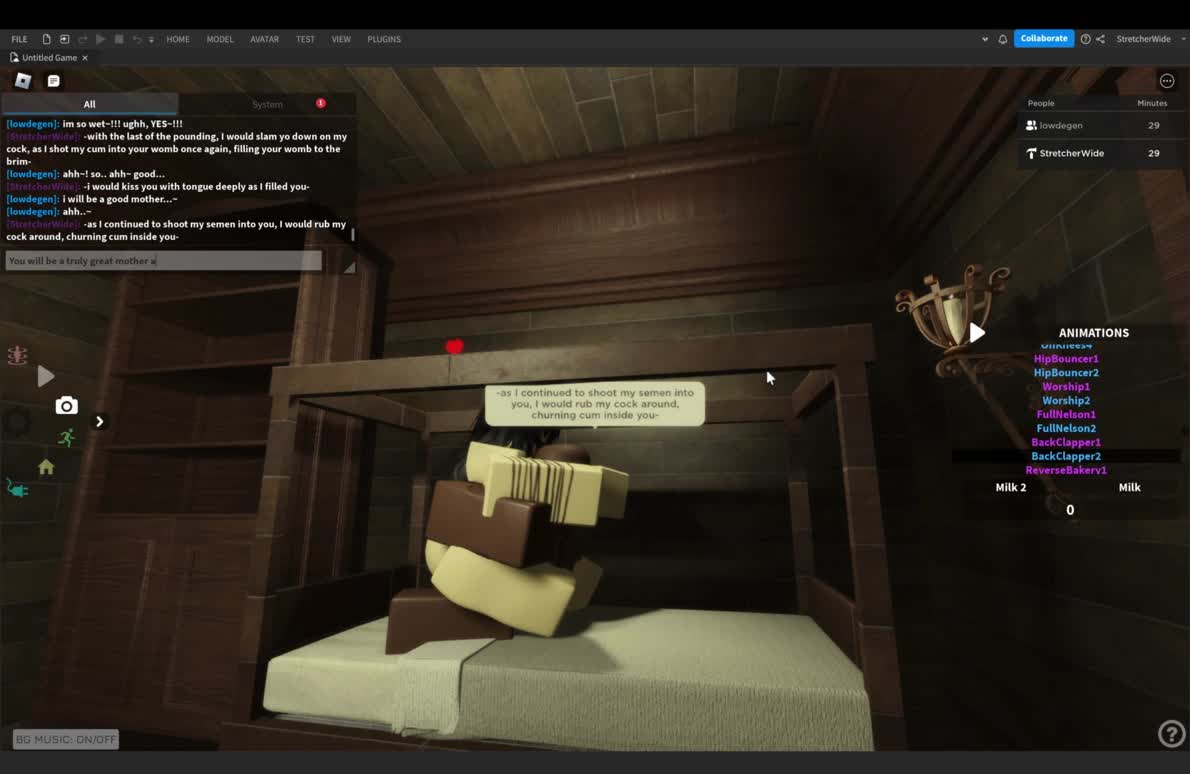The width and height of the screenshot is (1190, 774).
Task: Click the camera icon
Action: [x=66, y=405]
